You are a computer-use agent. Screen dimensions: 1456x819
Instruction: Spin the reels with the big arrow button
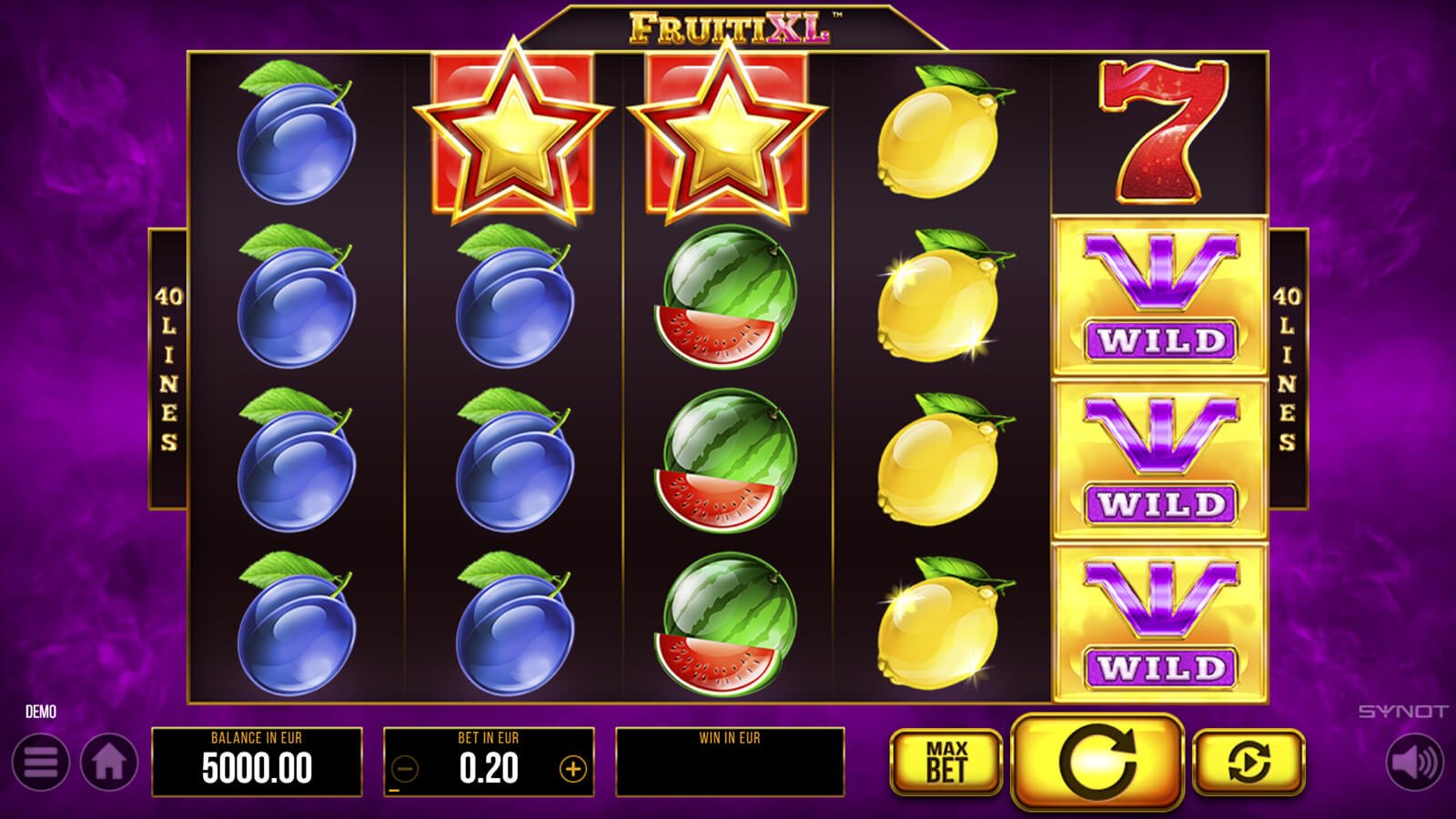1097,762
